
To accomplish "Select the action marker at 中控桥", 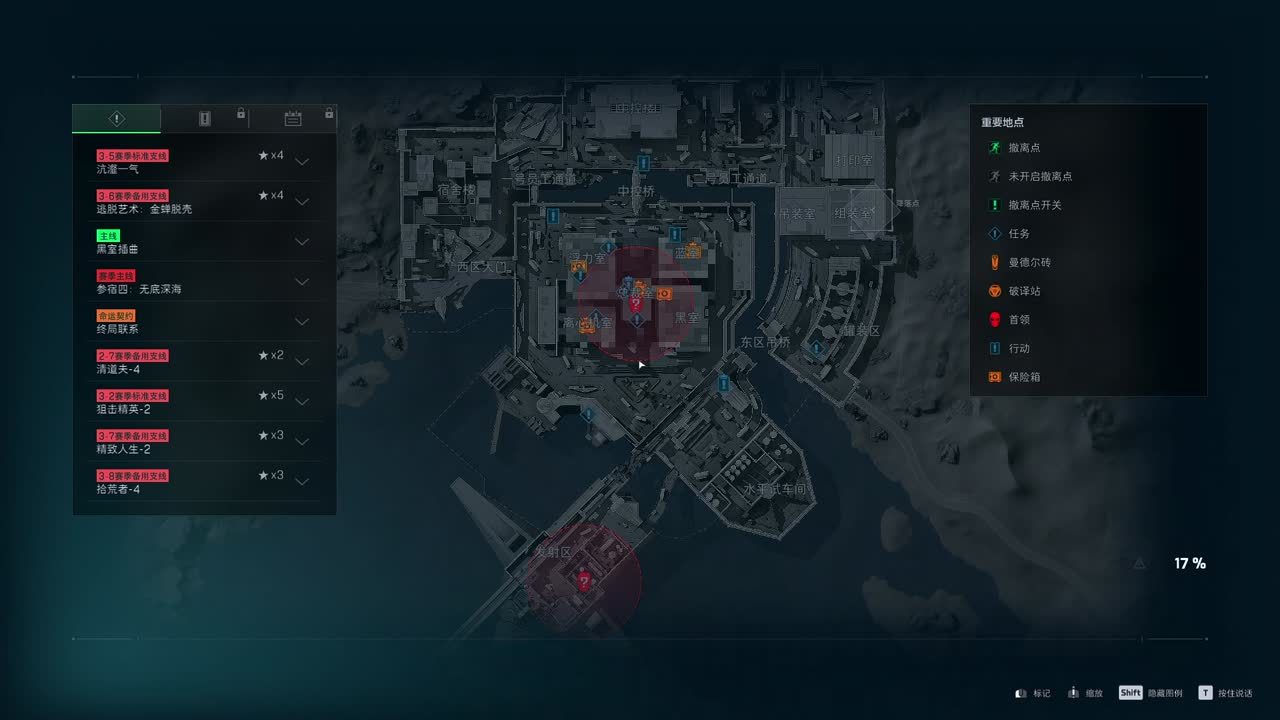I will (644, 162).
